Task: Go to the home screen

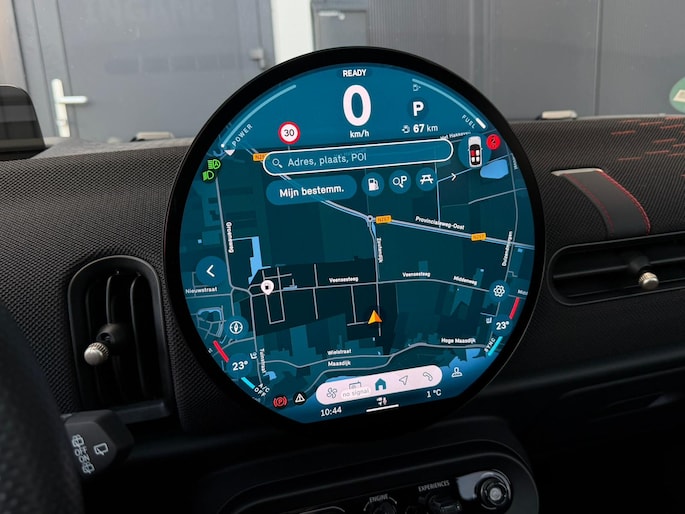Action: tap(380, 384)
